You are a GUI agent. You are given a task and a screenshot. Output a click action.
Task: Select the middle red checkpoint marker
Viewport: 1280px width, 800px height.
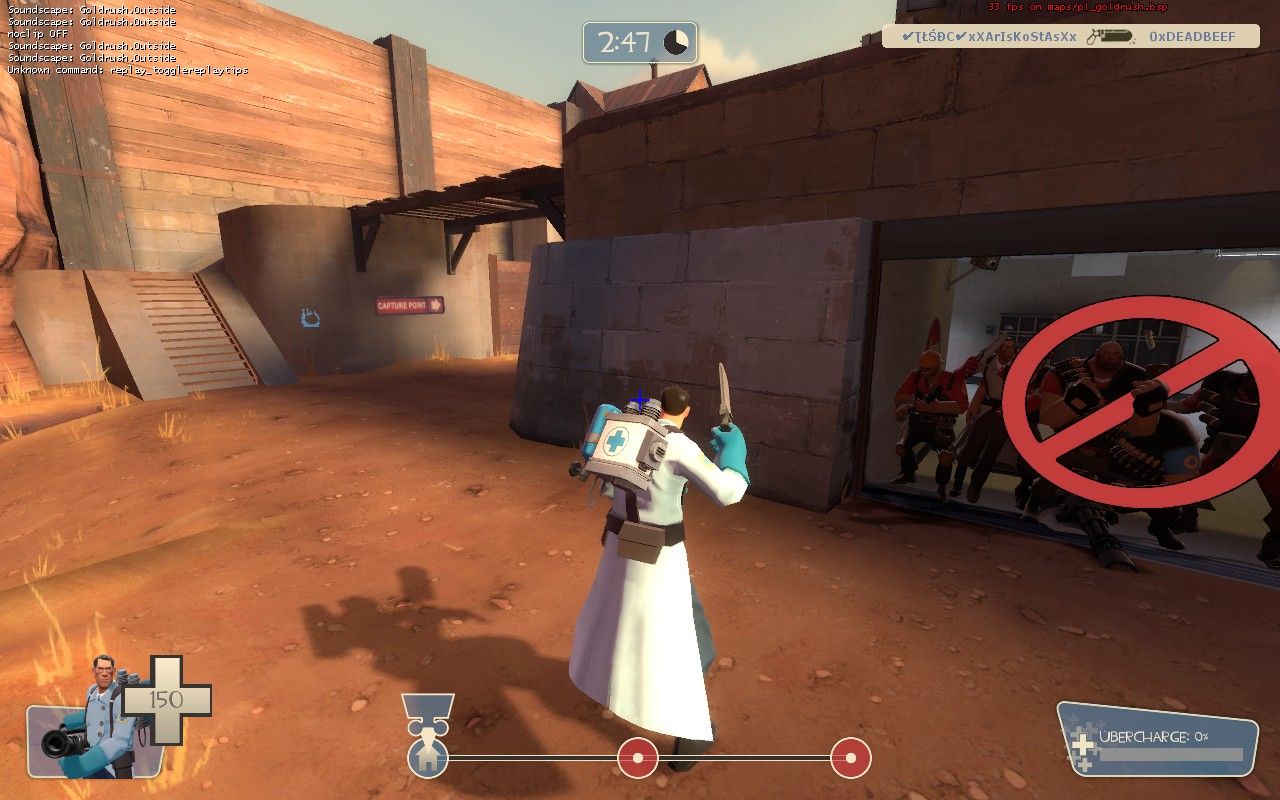[637, 758]
